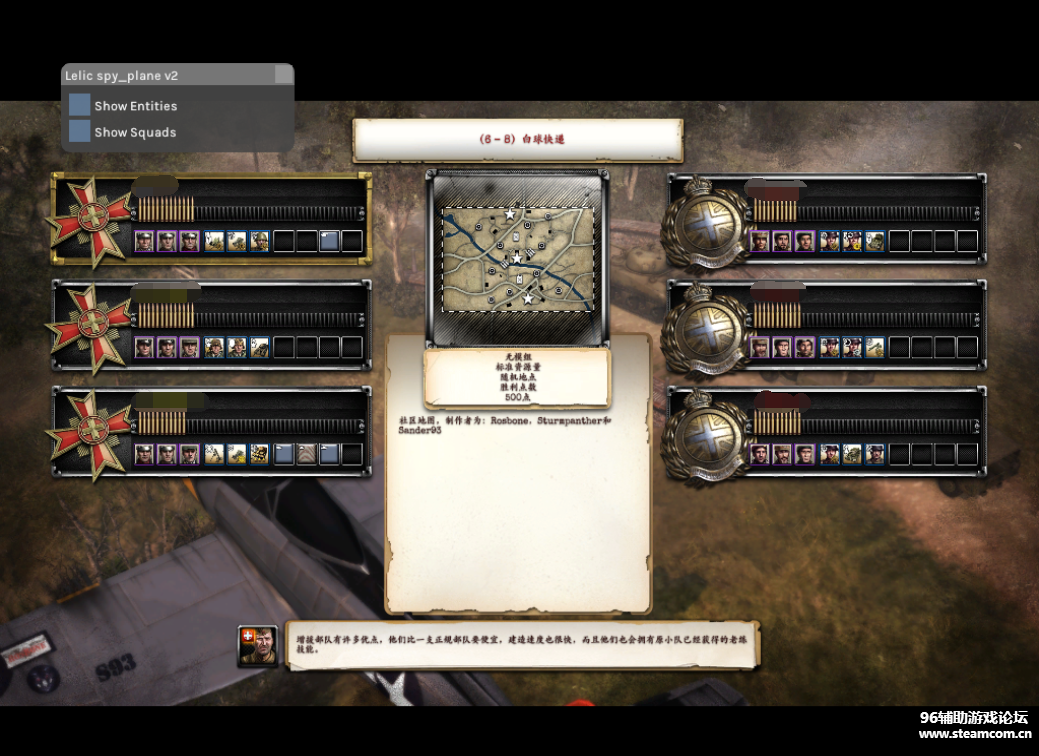Click the reinforcement tip soldier portrait
The width and height of the screenshot is (1039, 756).
(x=257, y=646)
